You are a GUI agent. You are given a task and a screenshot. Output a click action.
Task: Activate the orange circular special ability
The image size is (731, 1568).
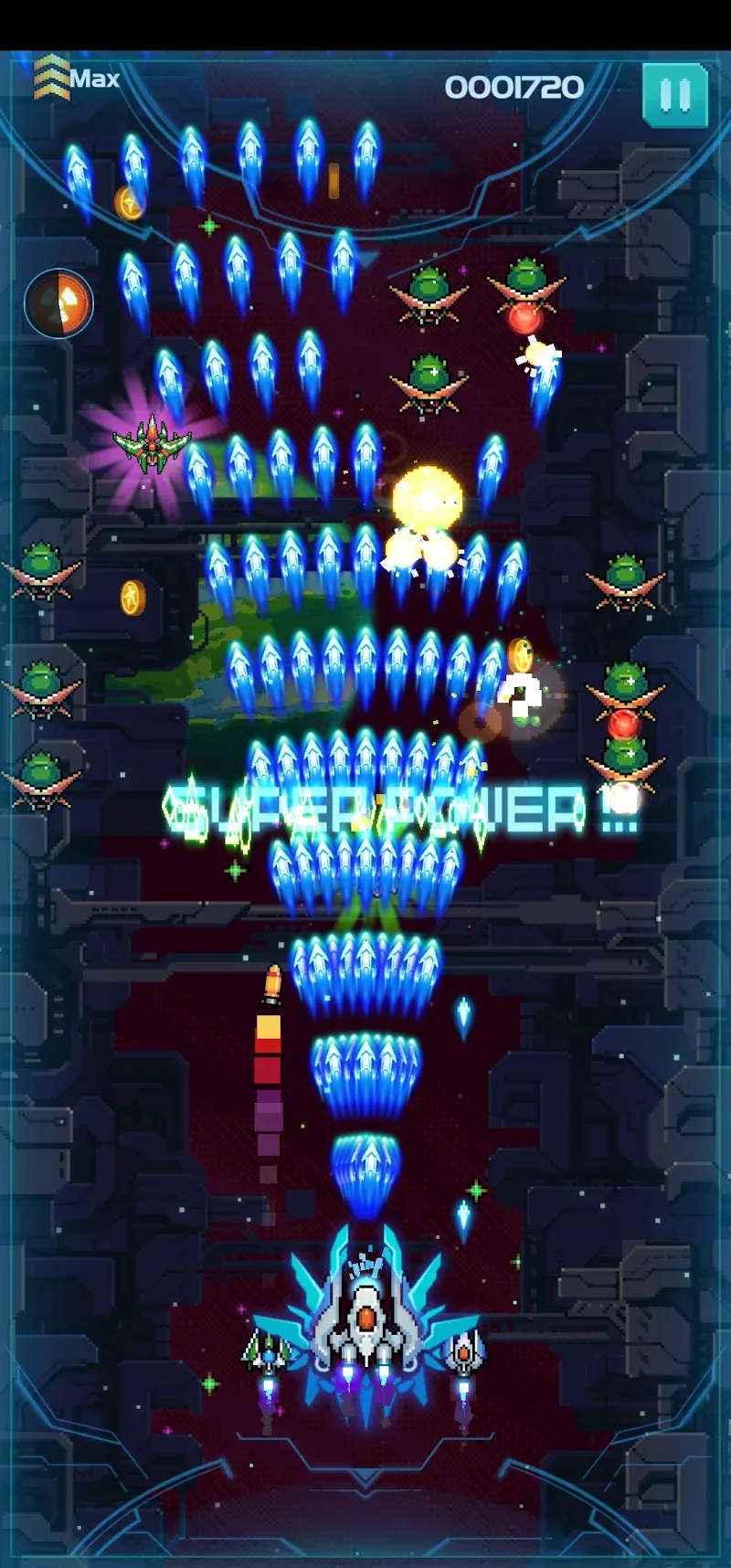point(58,303)
